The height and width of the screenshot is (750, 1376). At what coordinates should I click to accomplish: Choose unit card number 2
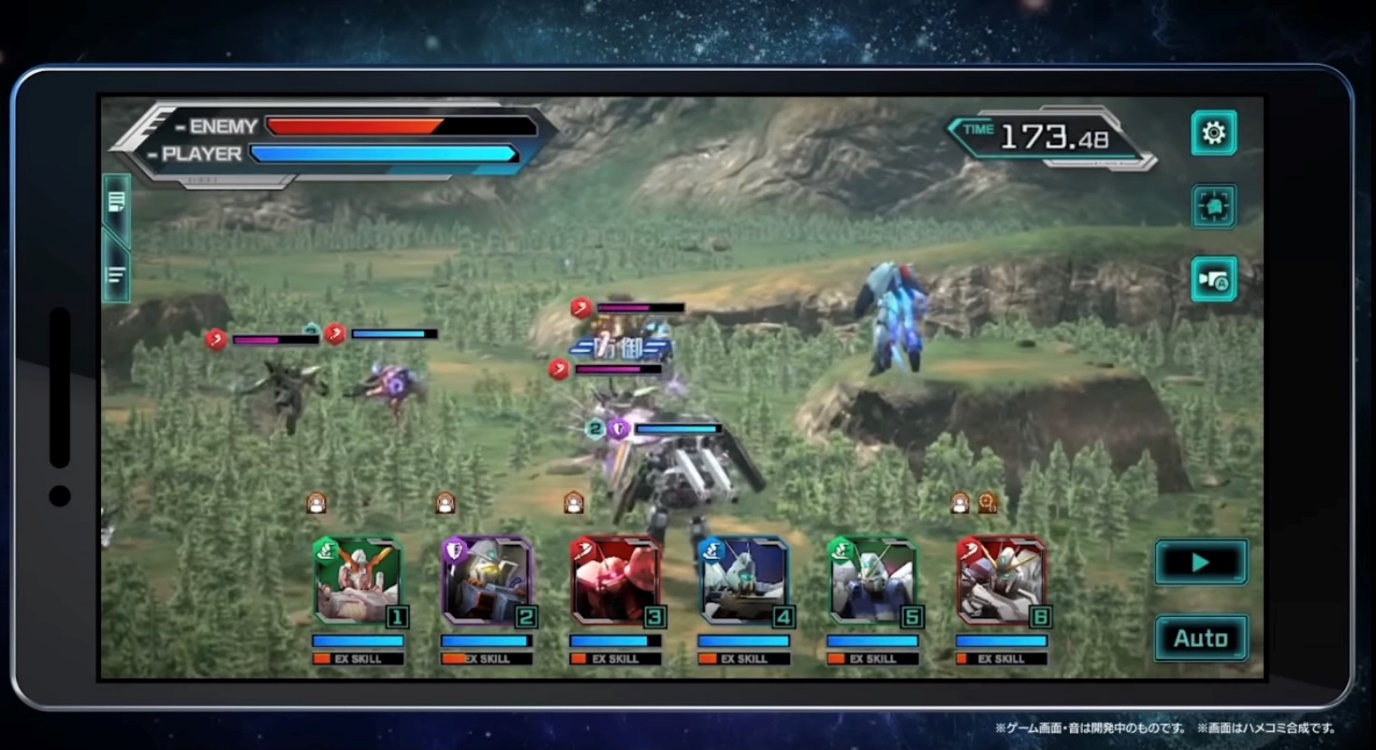pyautogui.click(x=487, y=581)
